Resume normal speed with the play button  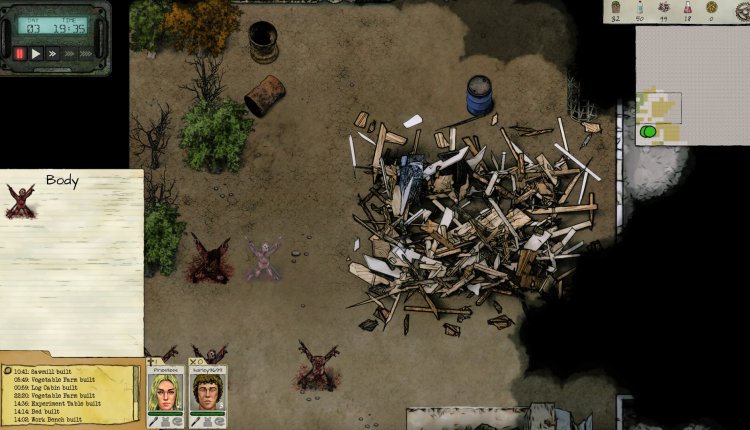click(36, 53)
